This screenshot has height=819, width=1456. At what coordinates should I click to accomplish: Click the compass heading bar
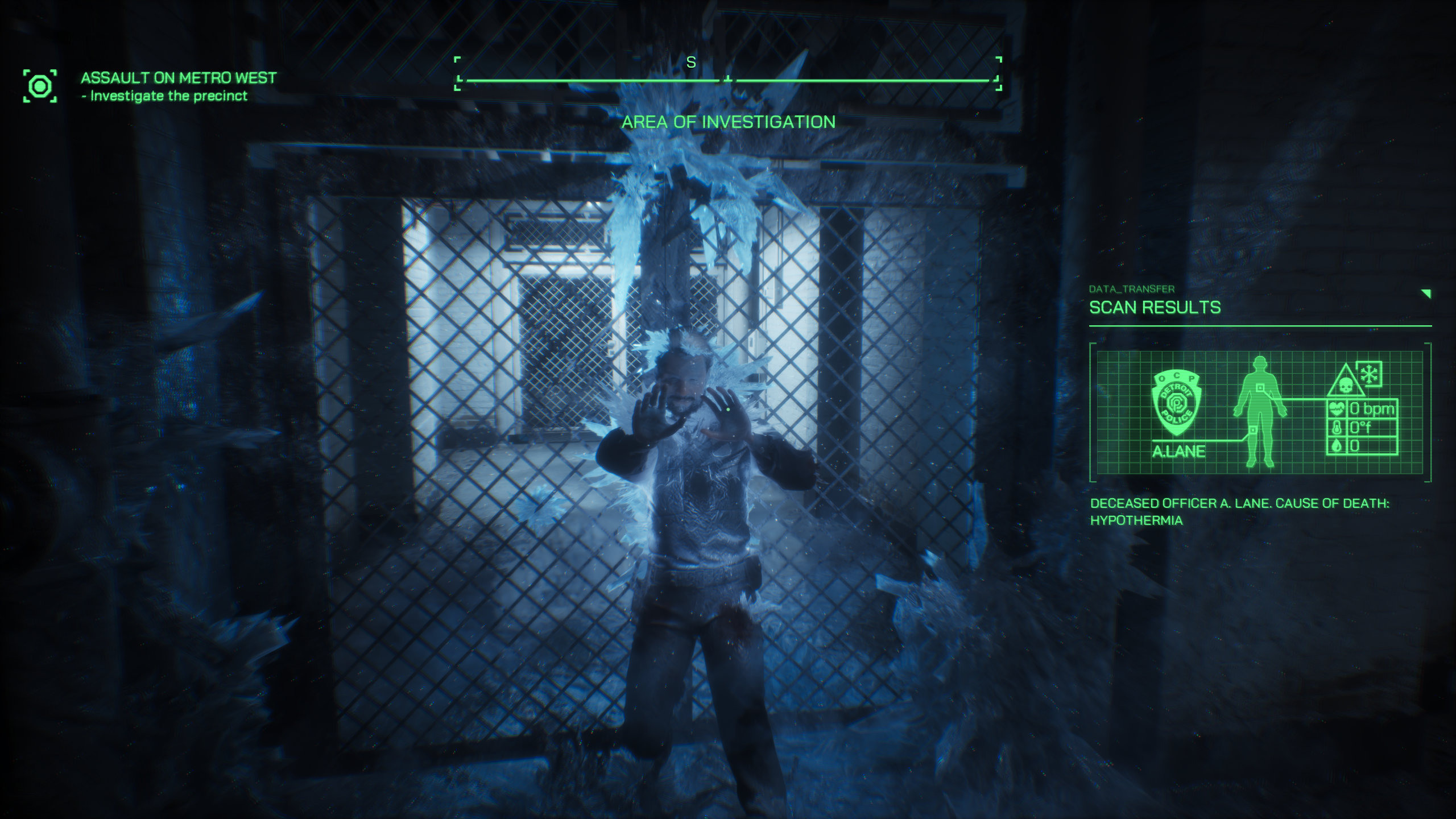(x=727, y=80)
